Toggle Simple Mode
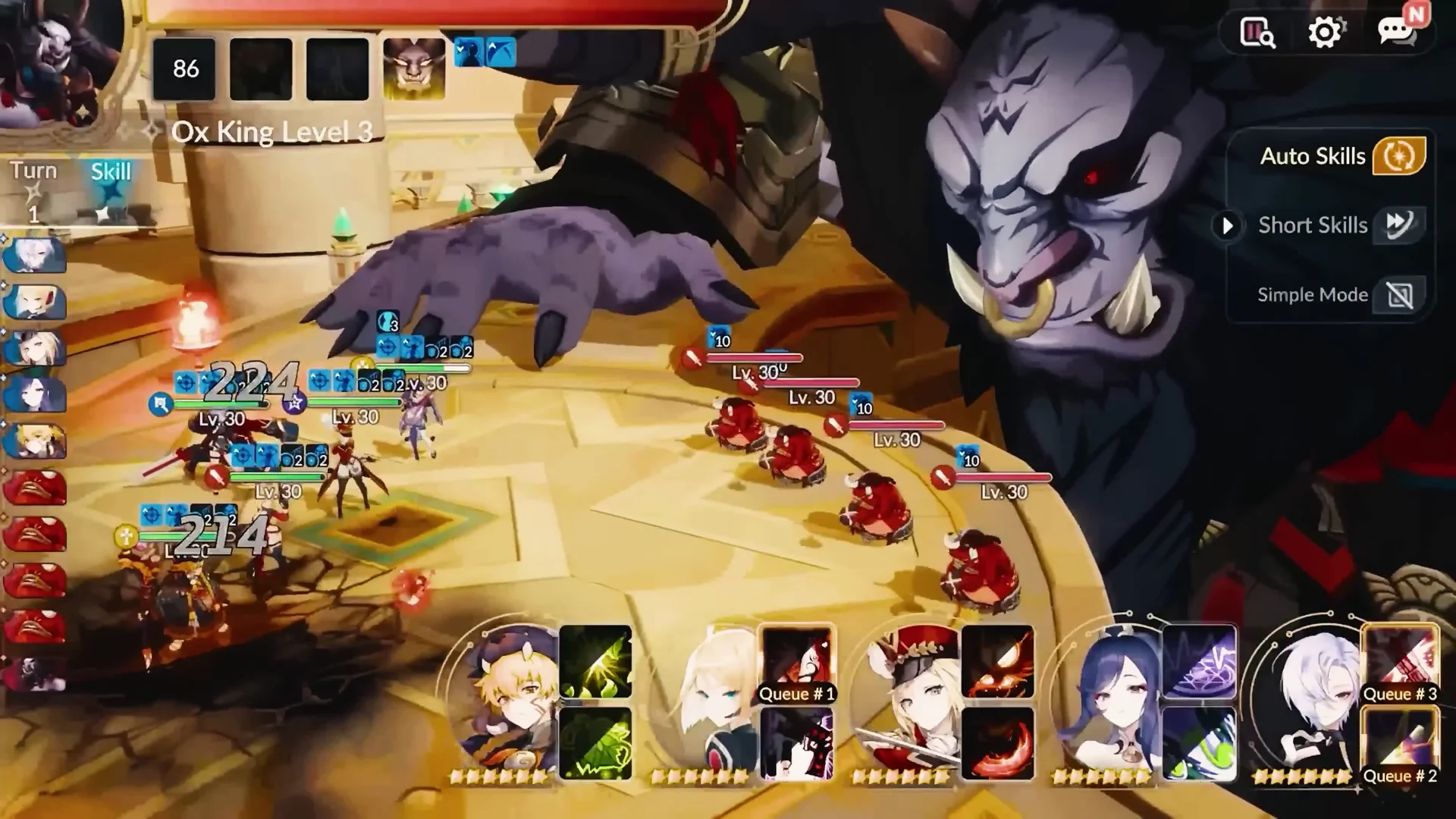The height and width of the screenshot is (819, 1456). click(x=1400, y=295)
